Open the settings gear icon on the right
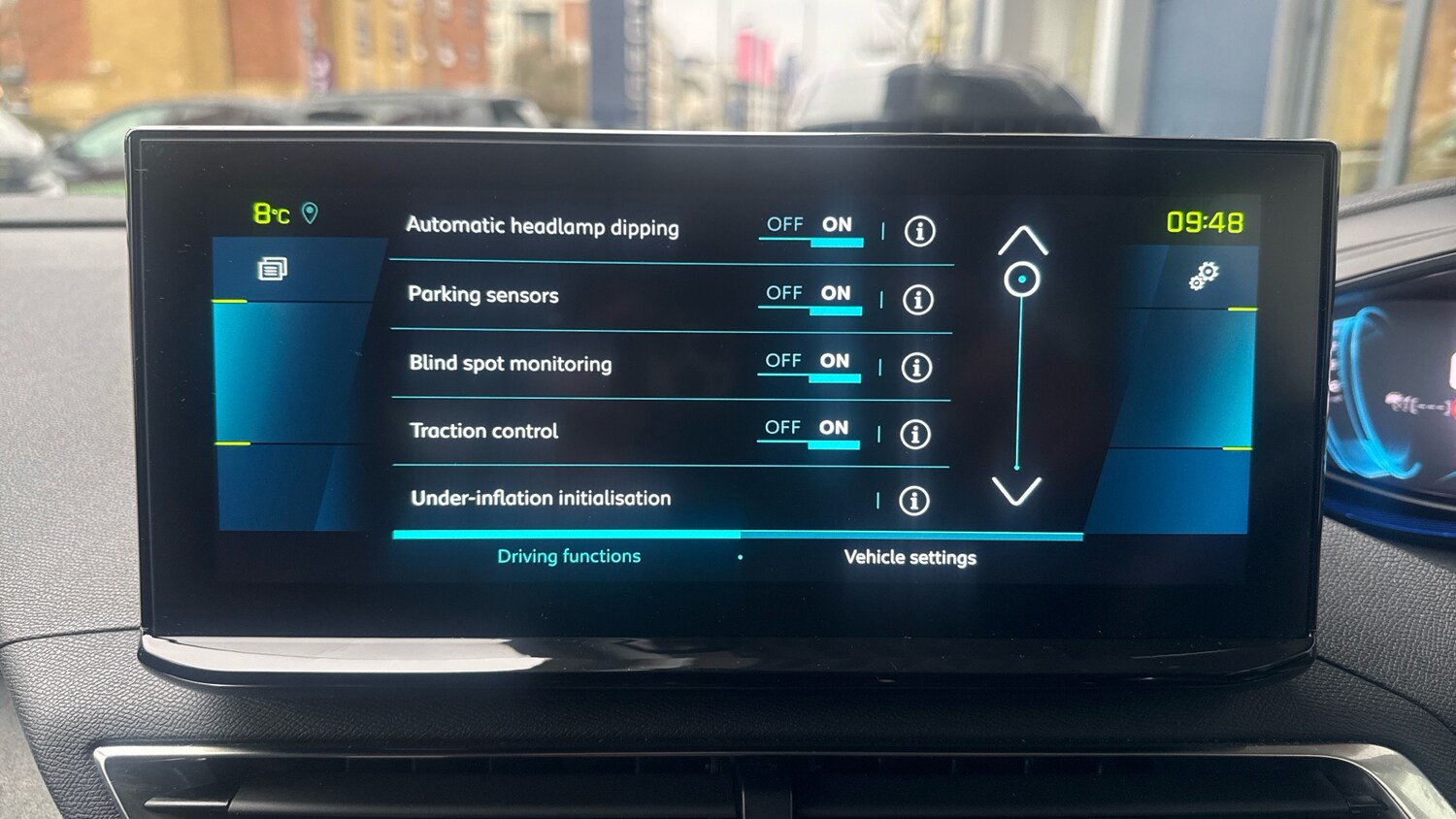Viewport: 1456px width, 819px height. (x=1204, y=276)
